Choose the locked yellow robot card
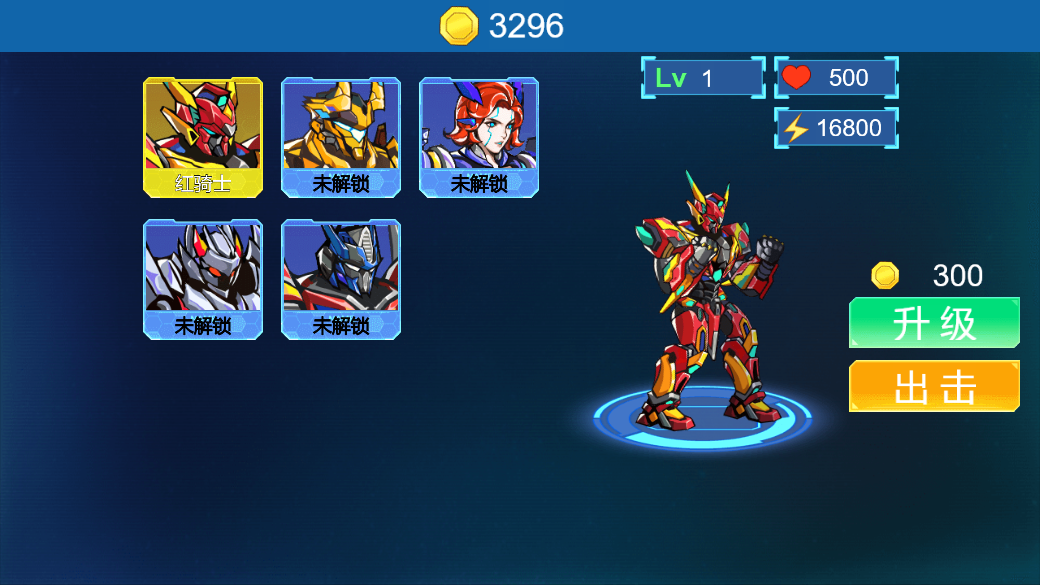 click(x=341, y=136)
